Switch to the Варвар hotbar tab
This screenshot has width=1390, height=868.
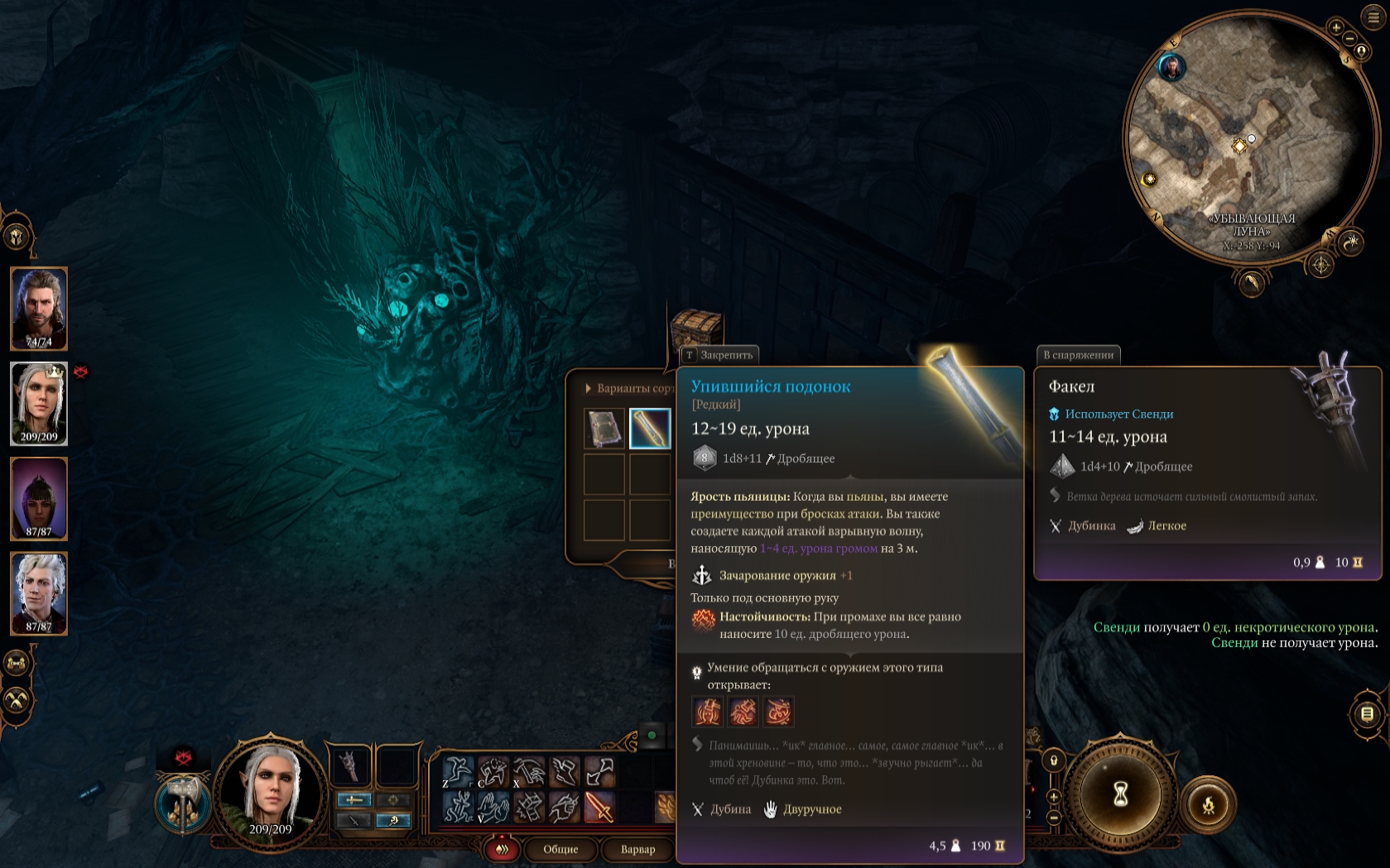coord(637,849)
